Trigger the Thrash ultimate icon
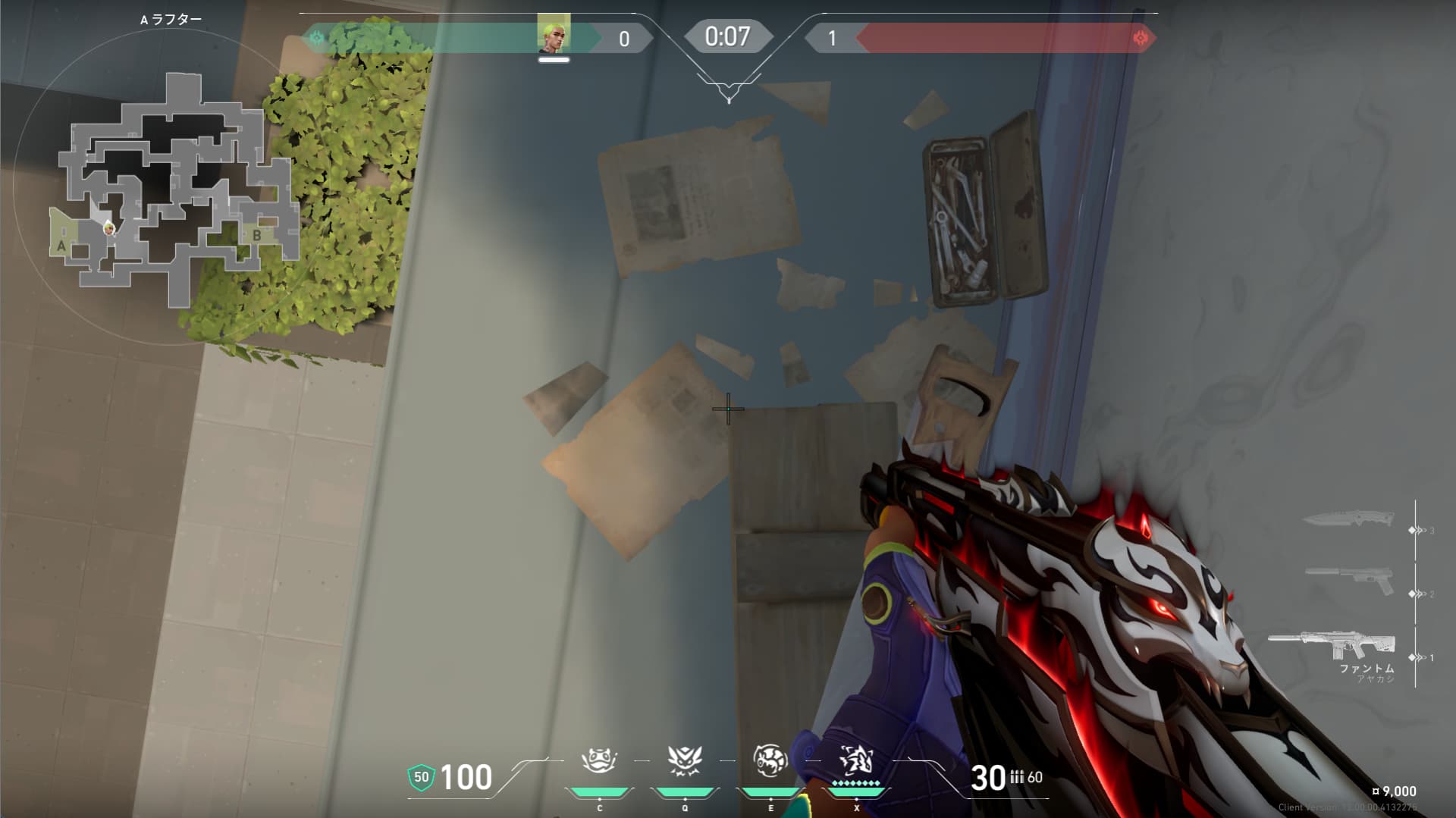This screenshot has width=1456, height=818. coord(856,760)
